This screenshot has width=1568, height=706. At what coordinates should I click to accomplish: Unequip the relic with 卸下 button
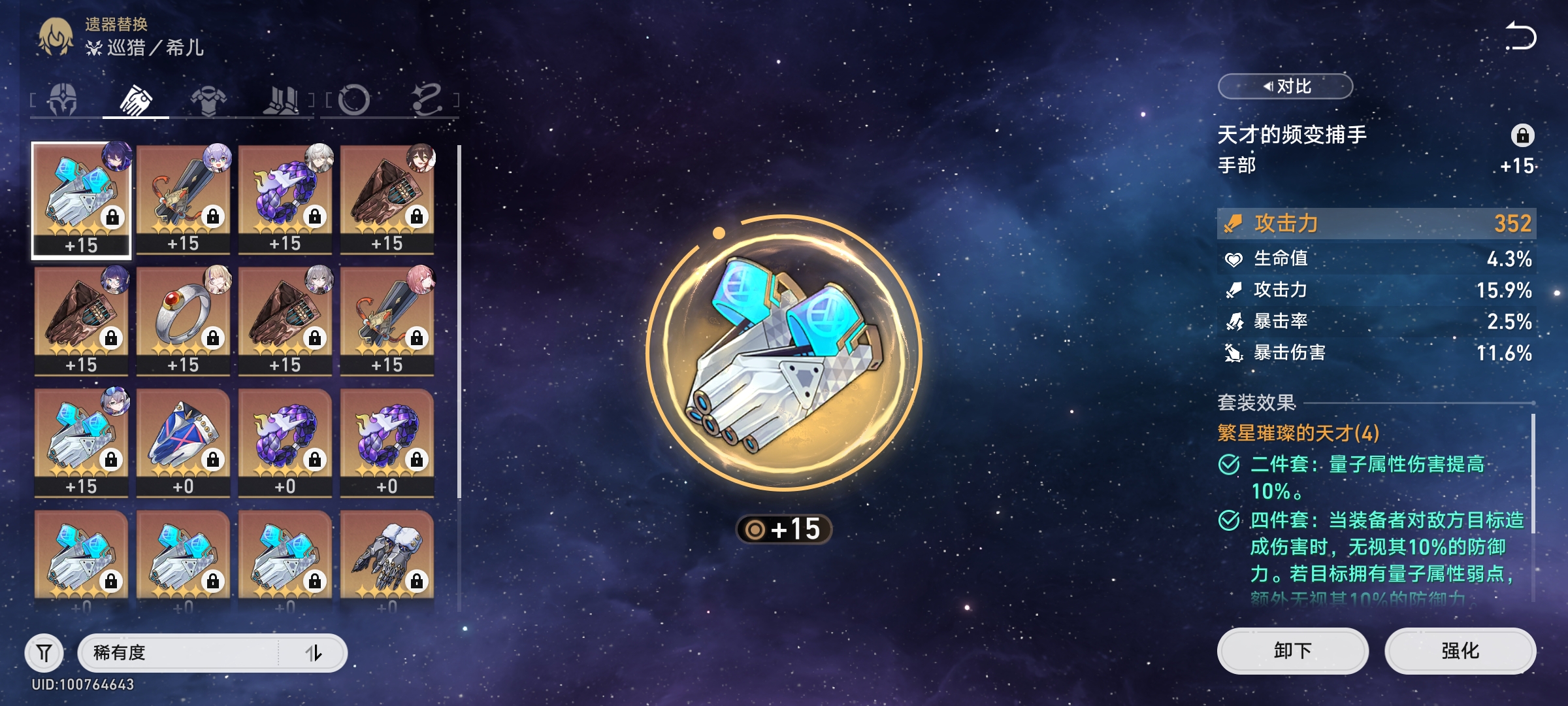[x=1292, y=651]
